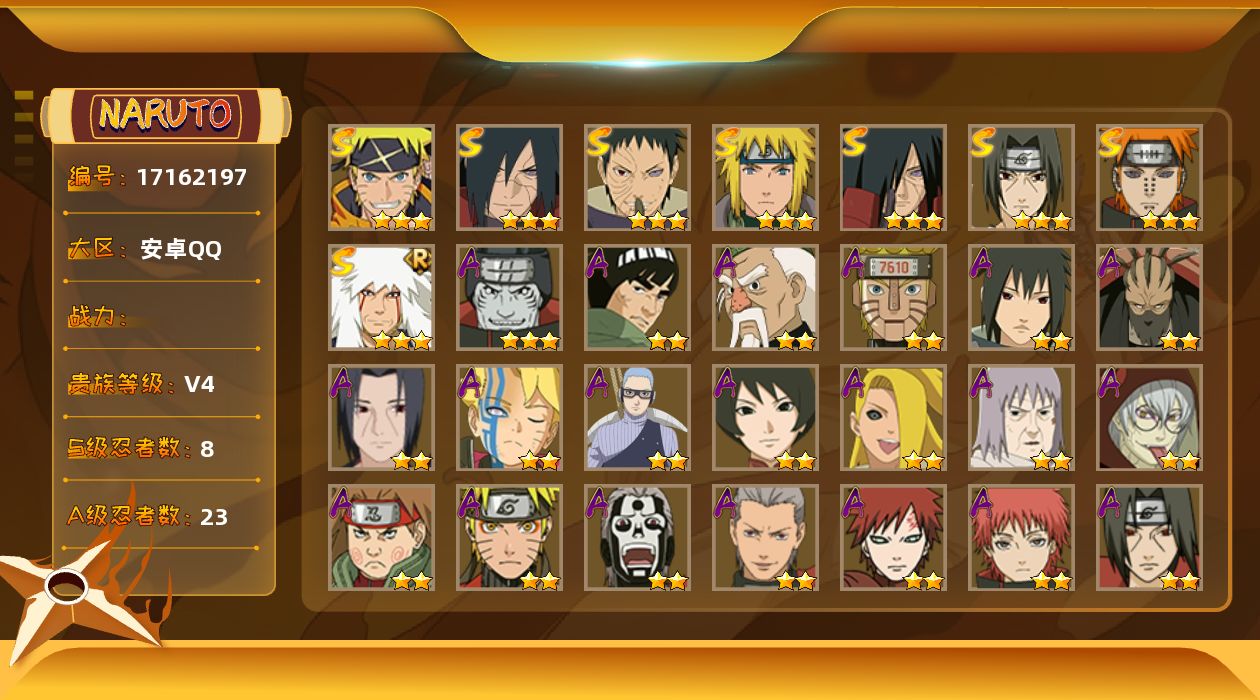1260x700 pixels.
Task: Select the S-rank Itachi portrait
Action: pyautogui.click(x=1021, y=177)
